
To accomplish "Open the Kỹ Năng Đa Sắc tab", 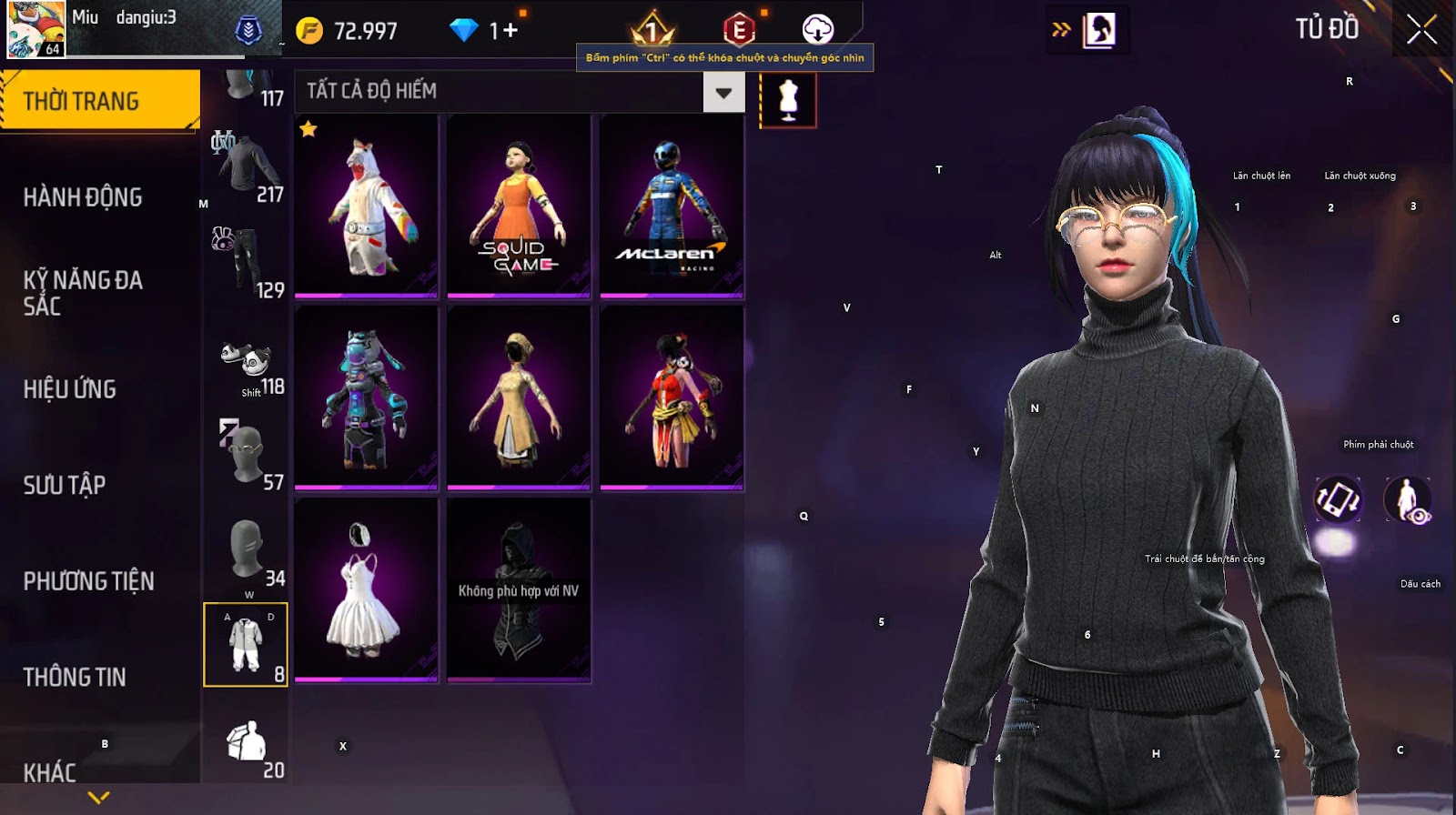I will [83, 292].
